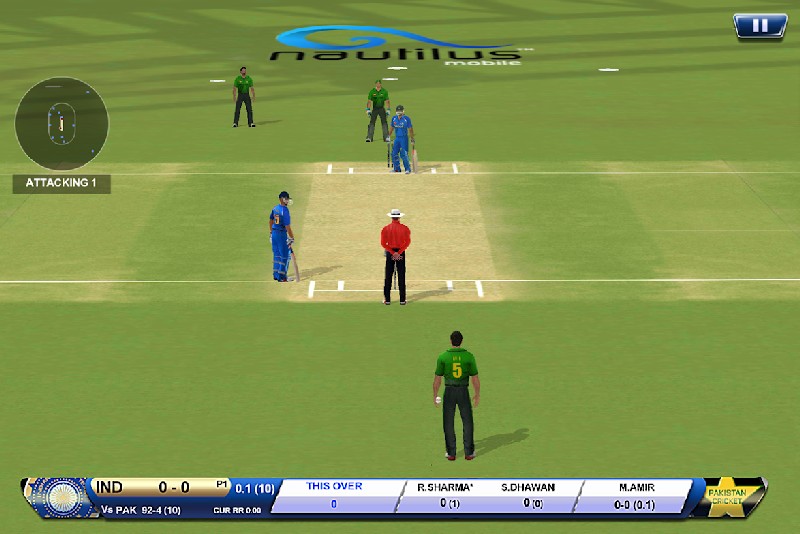Pause the match with the pause button
The width and height of the screenshot is (800, 534).
coord(760,26)
